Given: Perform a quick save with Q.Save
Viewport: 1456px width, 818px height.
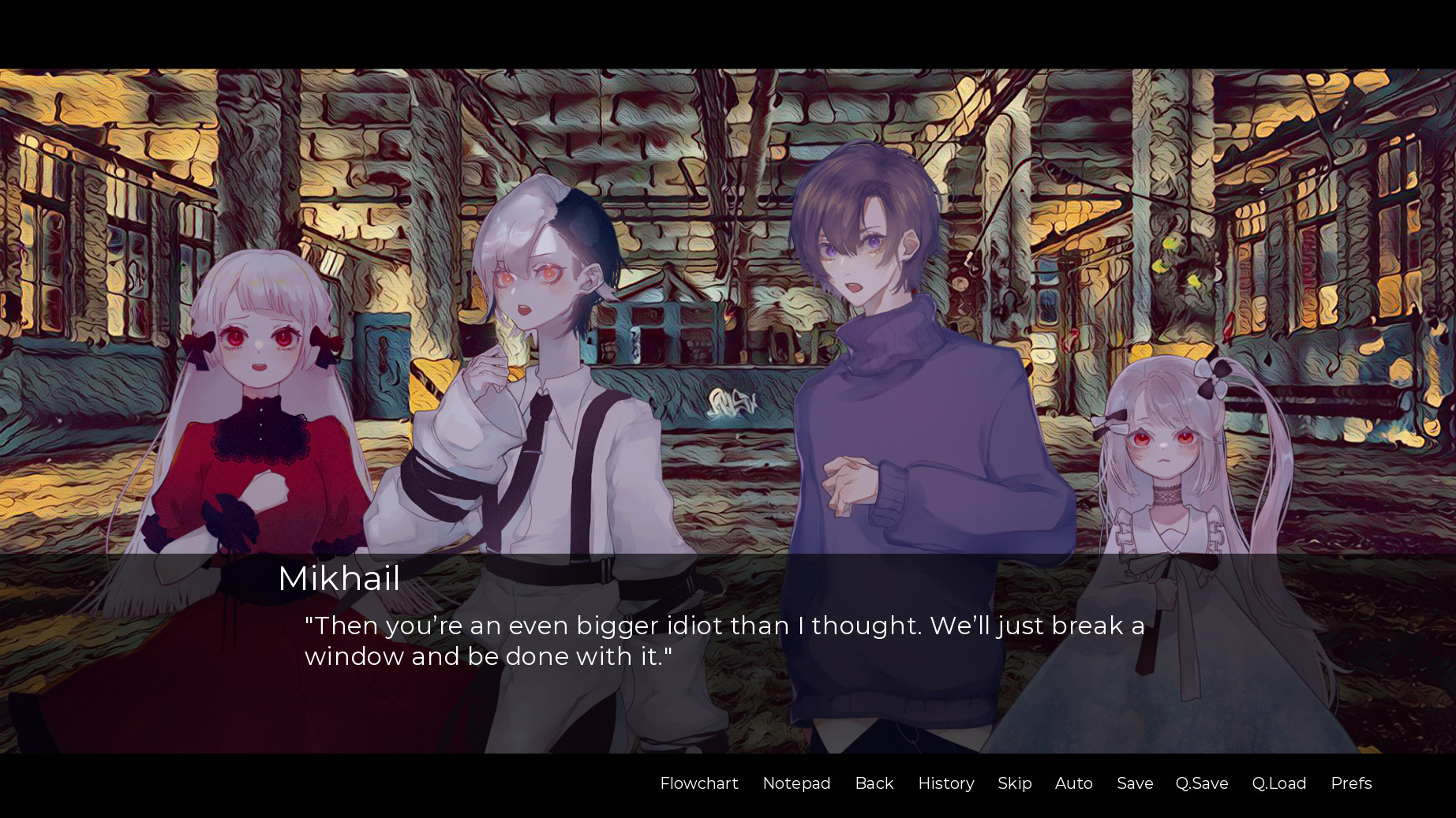Looking at the screenshot, I should [x=1201, y=783].
